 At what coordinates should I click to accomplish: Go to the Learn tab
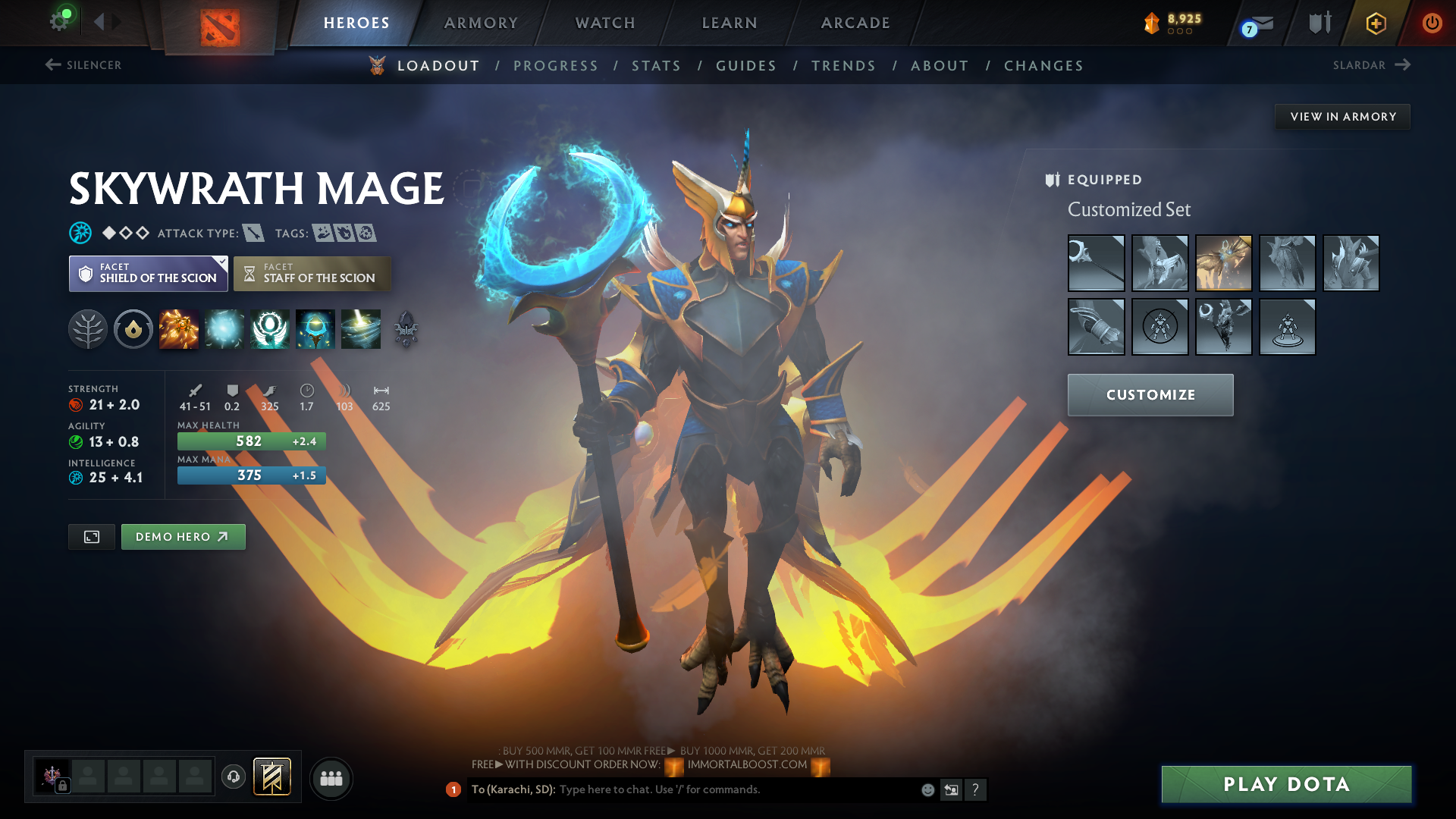(x=730, y=23)
